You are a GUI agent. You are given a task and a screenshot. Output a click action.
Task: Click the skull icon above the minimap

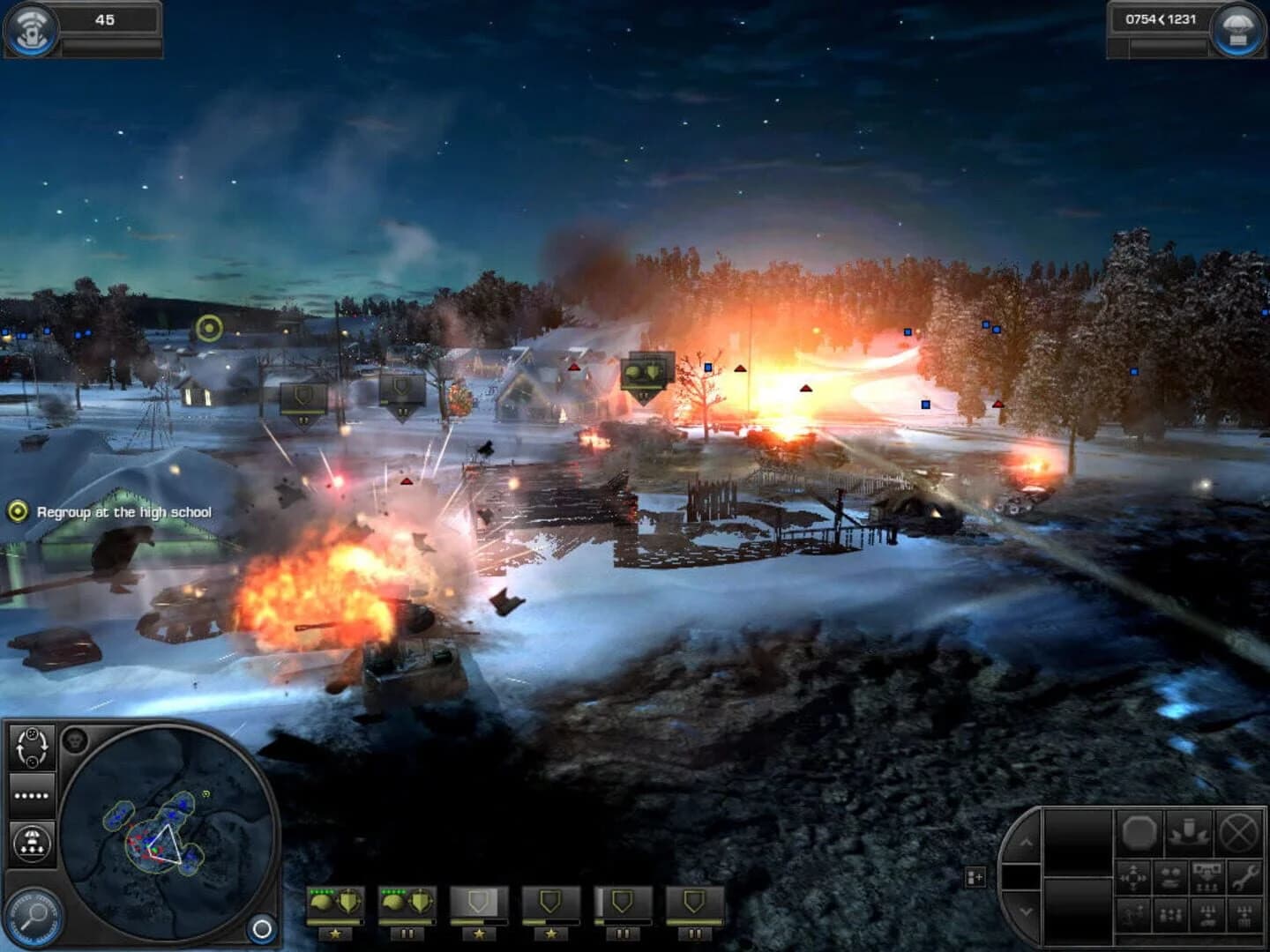click(76, 740)
